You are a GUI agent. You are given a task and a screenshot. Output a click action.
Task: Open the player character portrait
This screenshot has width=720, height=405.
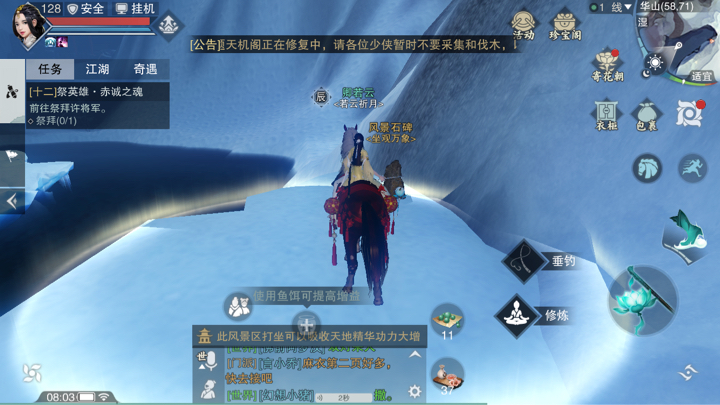(x=27, y=24)
